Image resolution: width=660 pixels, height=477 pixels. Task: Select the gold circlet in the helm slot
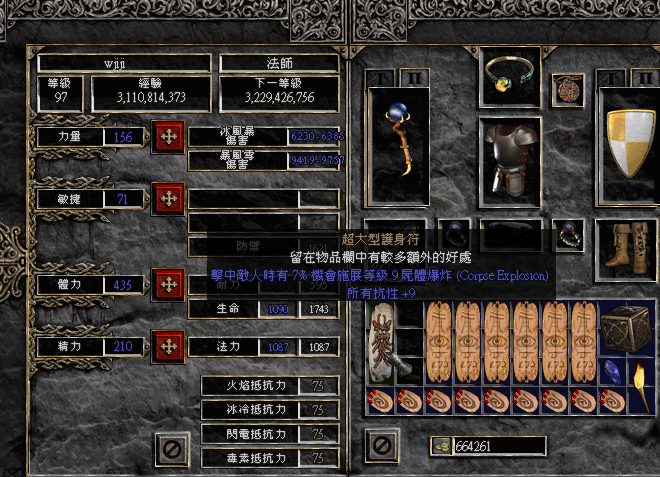click(x=511, y=77)
